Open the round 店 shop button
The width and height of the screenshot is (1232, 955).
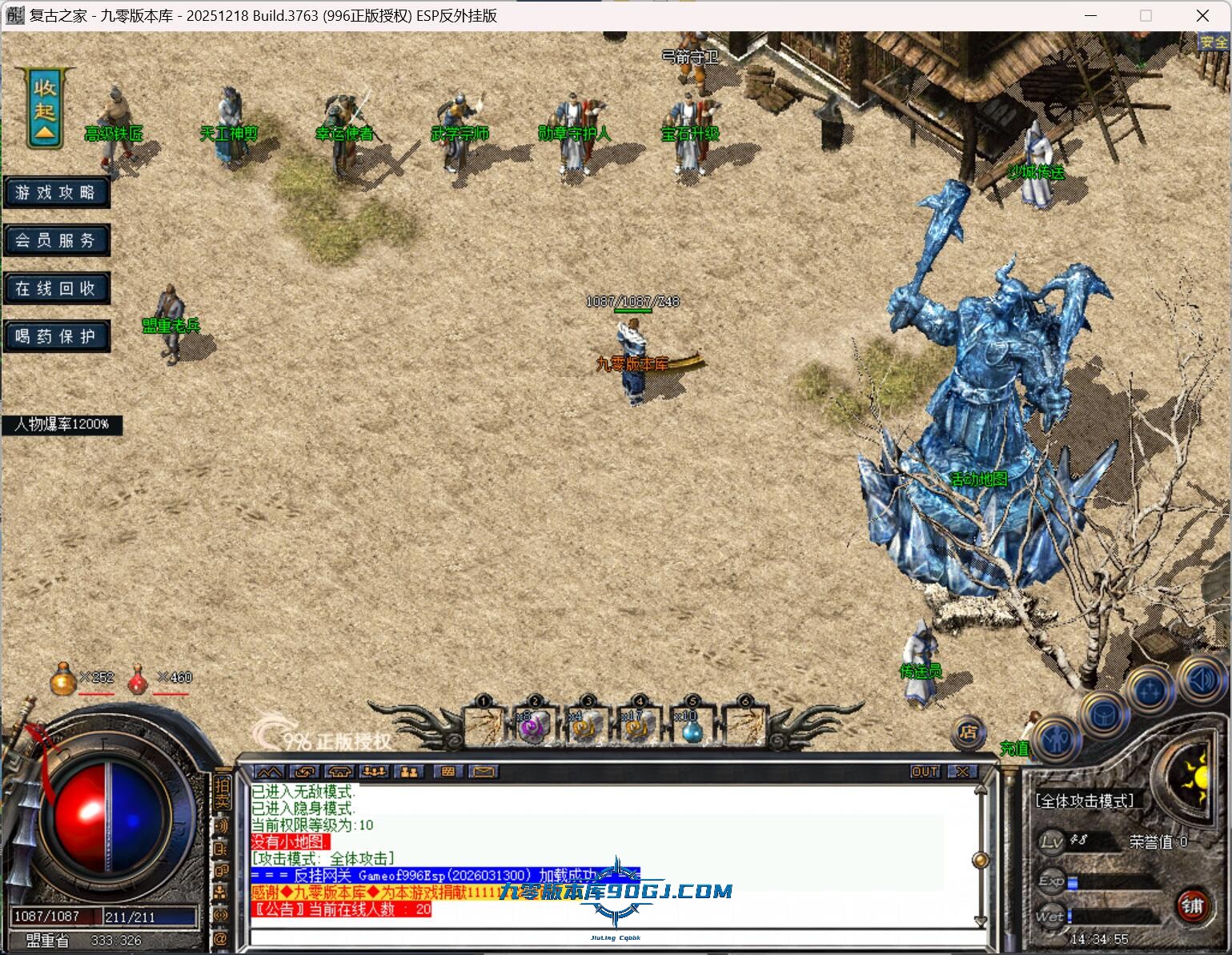click(x=968, y=732)
